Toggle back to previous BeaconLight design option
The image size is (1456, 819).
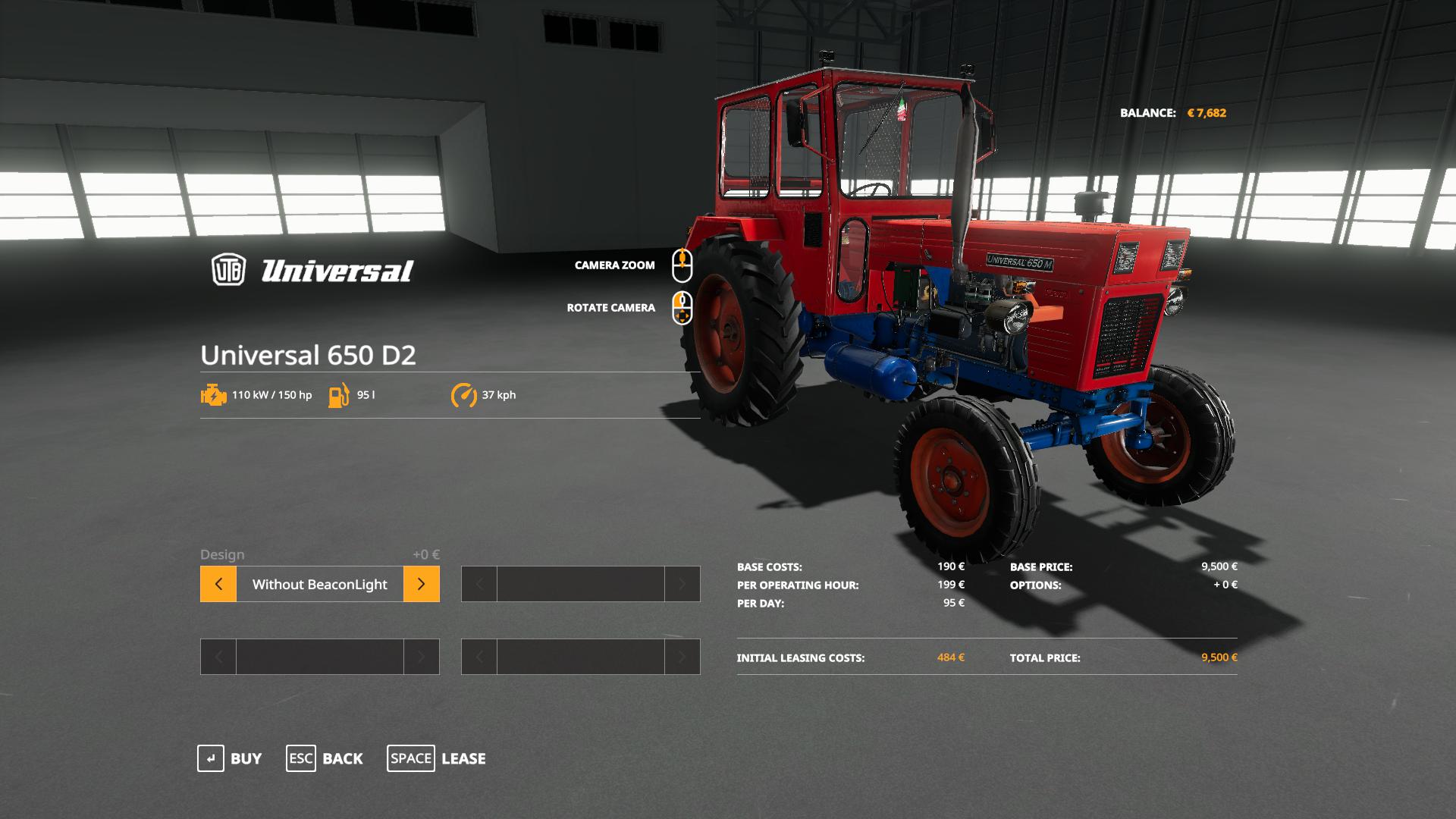coord(218,584)
